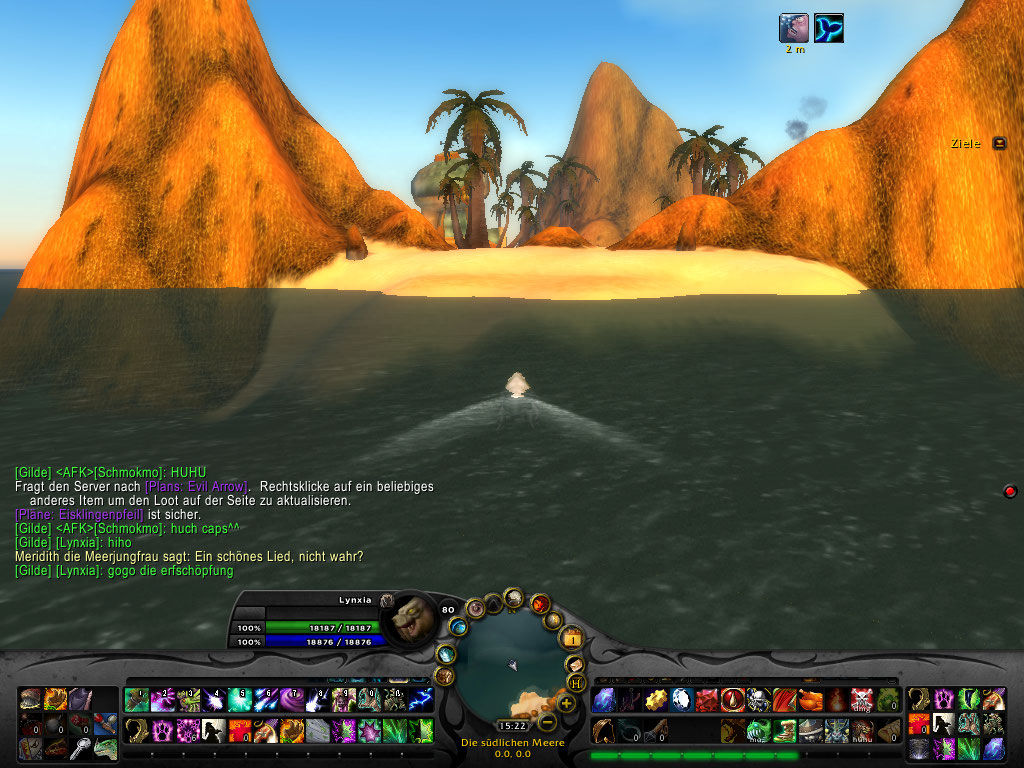Viewport: 1024px width, 768px height.
Task: Open the Plans: Evil Arrow chat link
Action: click(x=196, y=486)
